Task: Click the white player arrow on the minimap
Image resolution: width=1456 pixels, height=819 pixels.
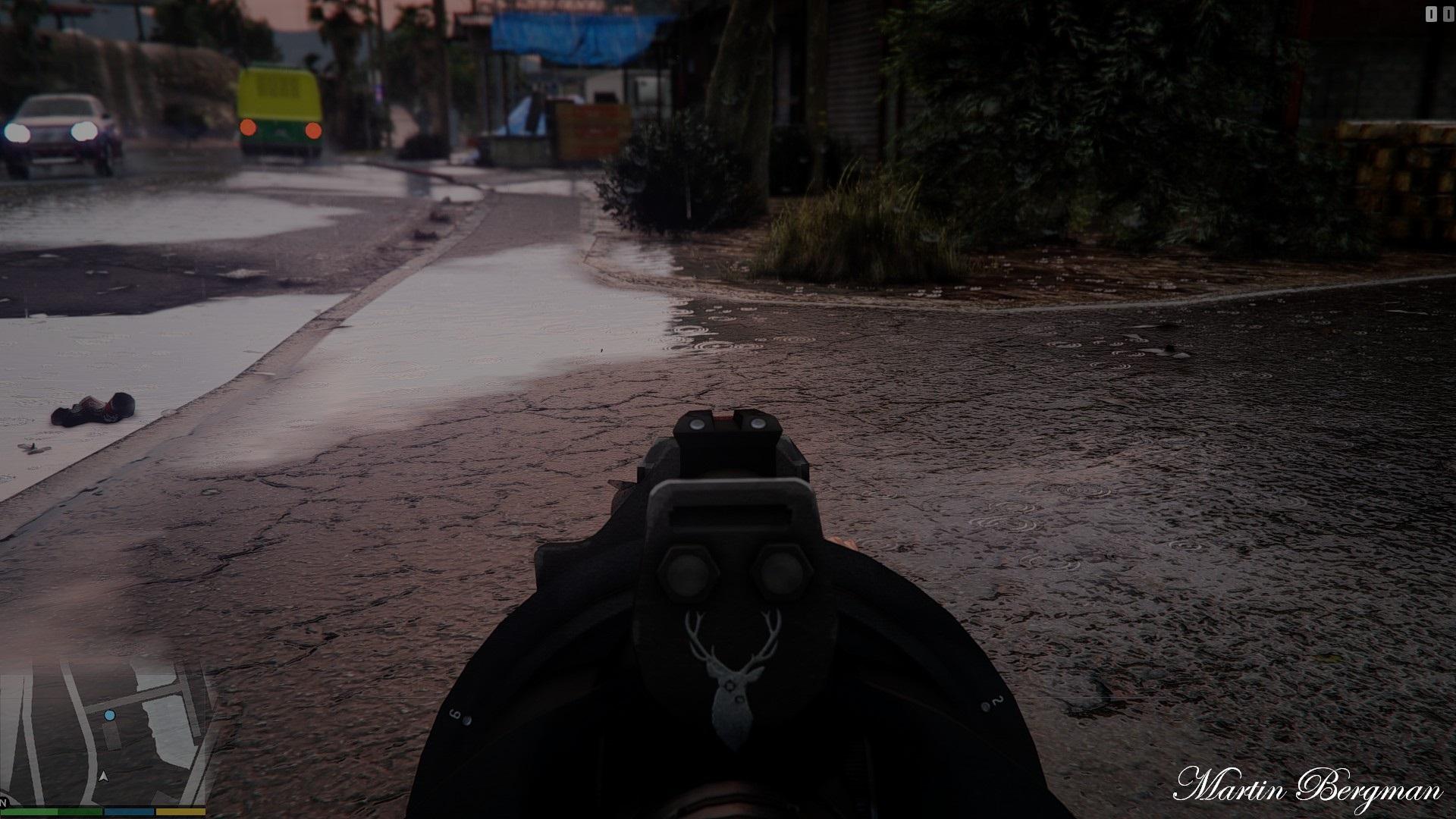Action: point(105,776)
